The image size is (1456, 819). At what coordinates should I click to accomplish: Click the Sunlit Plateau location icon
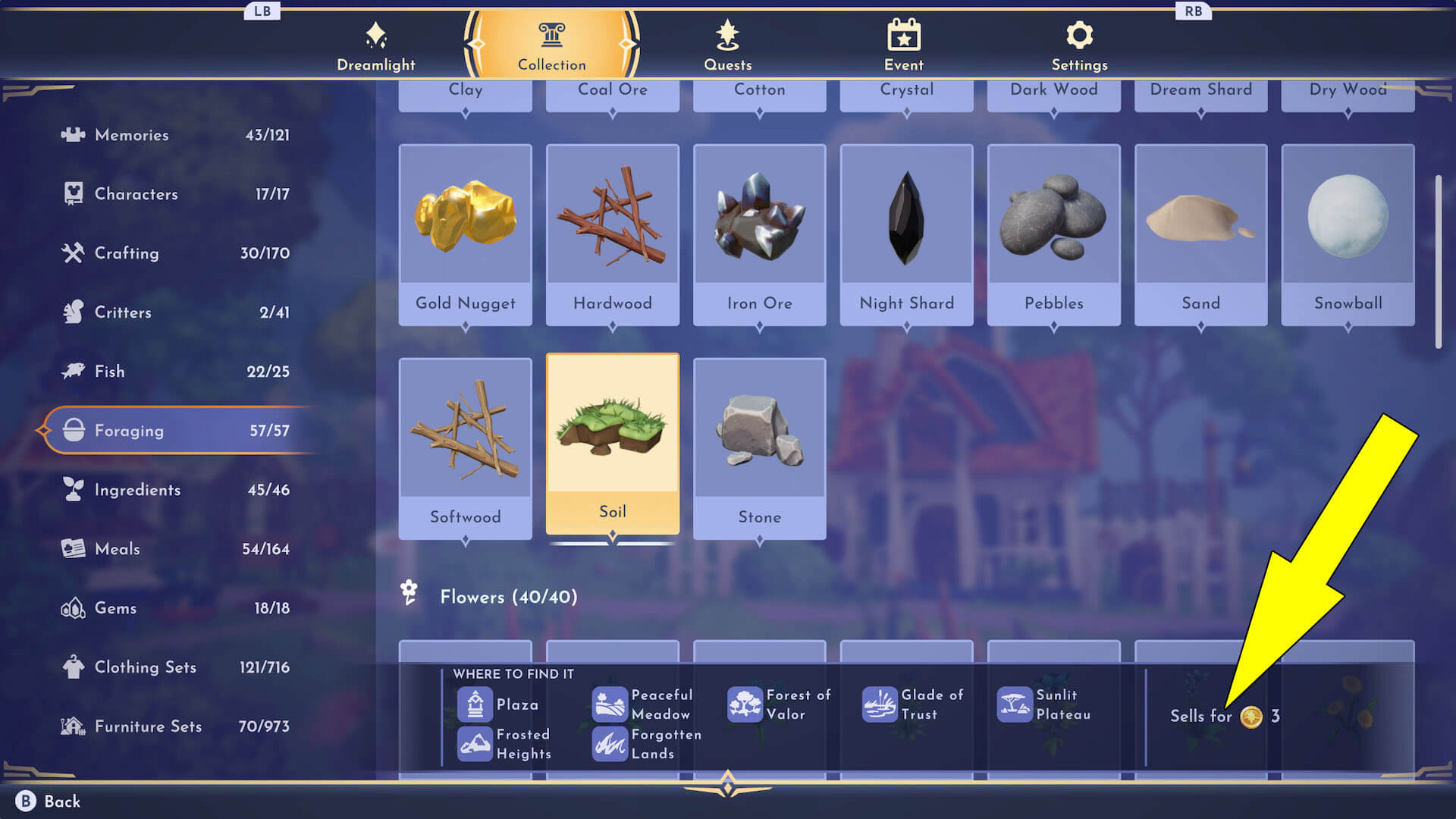click(x=1015, y=704)
